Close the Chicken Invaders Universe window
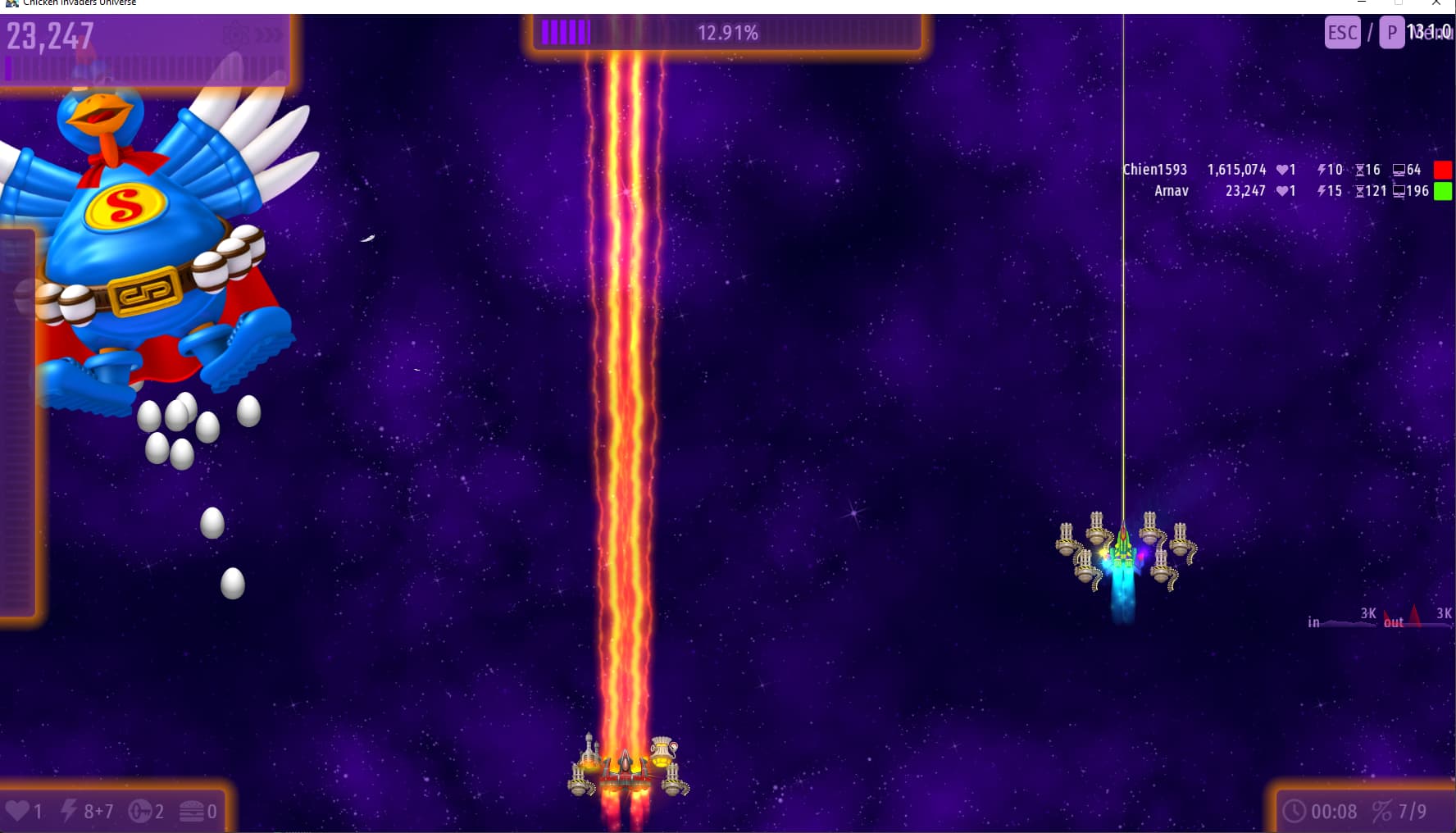The width and height of the screenshot is (1456, 833). point(1436,3)
